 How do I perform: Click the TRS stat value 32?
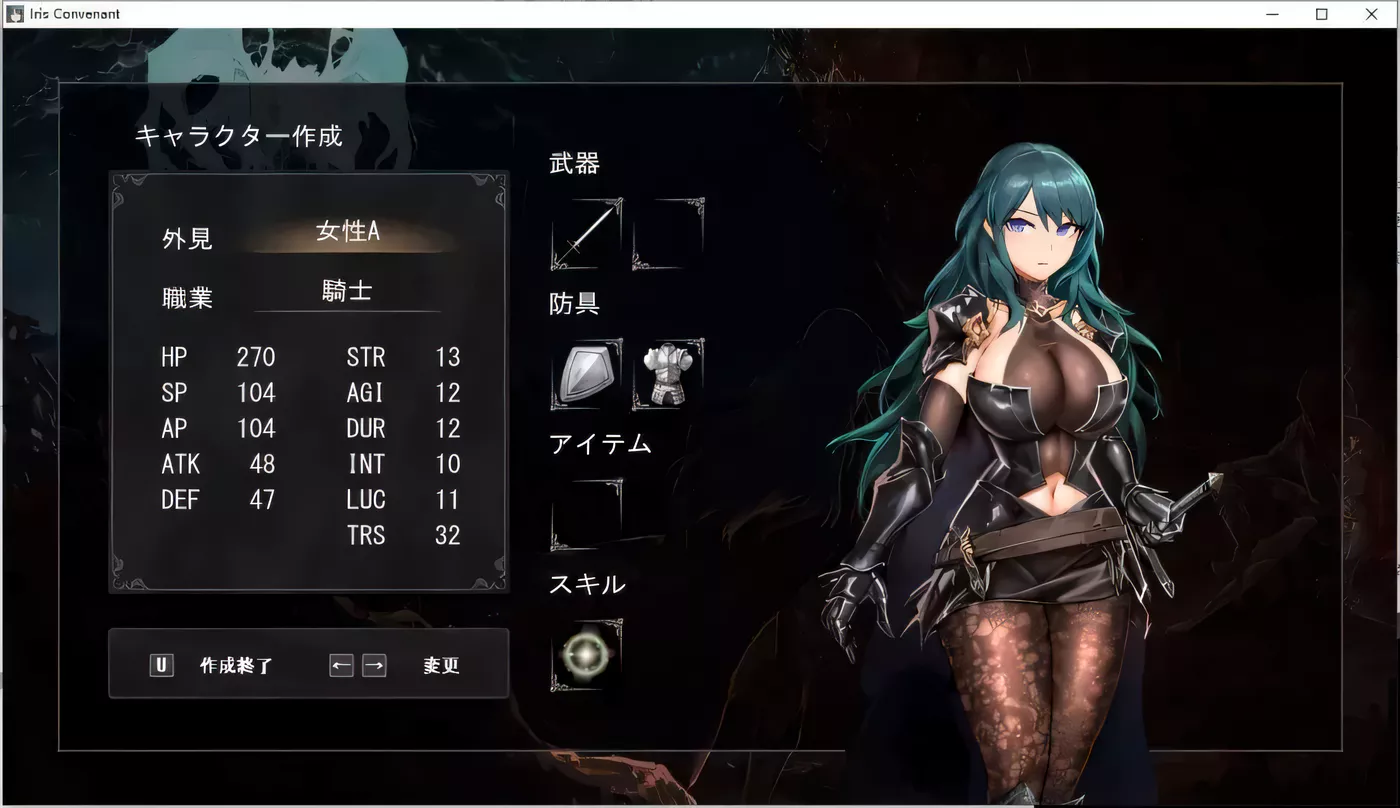coord(448,536)
